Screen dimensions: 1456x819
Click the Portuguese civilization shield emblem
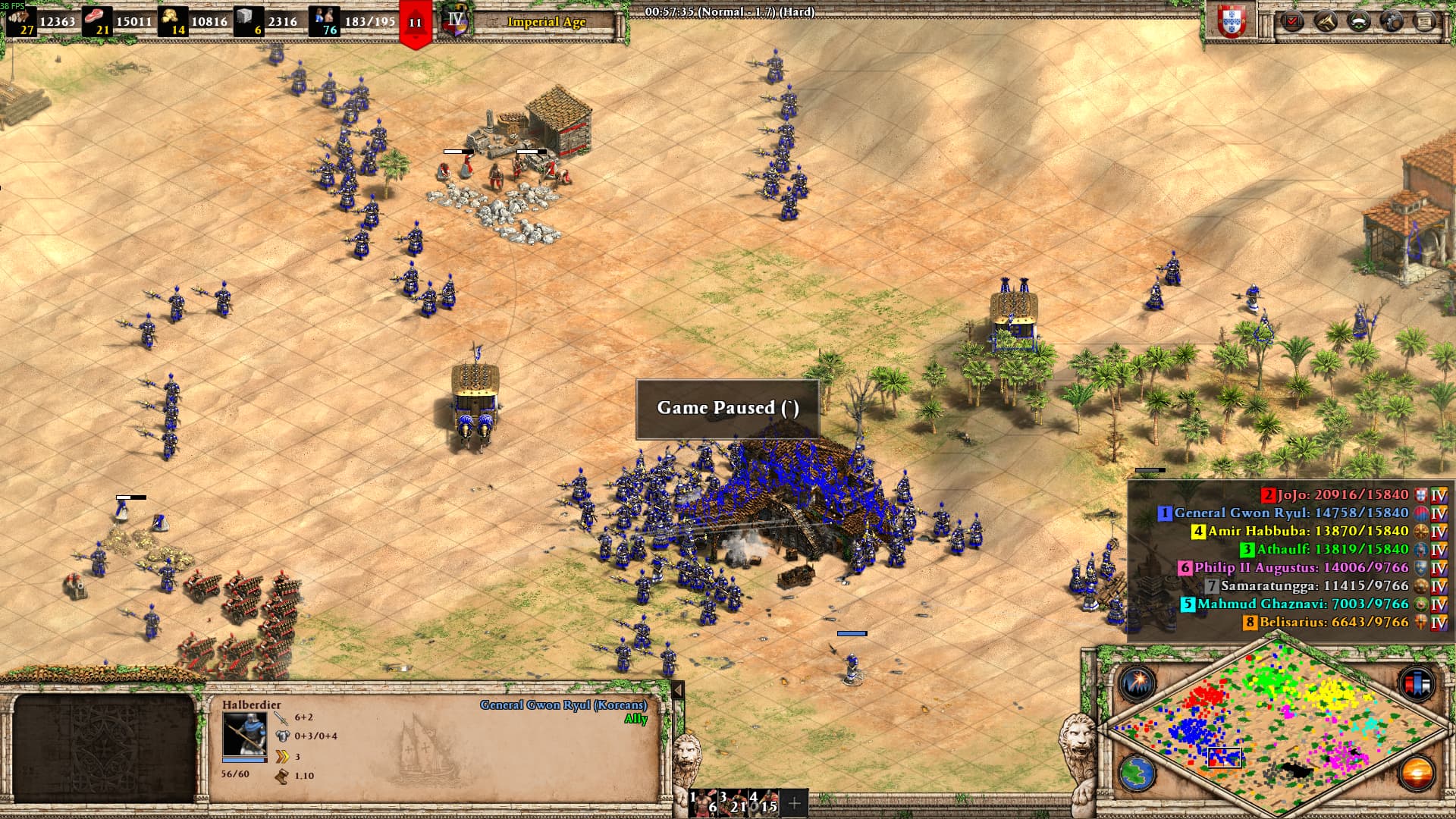(1232, 20)
